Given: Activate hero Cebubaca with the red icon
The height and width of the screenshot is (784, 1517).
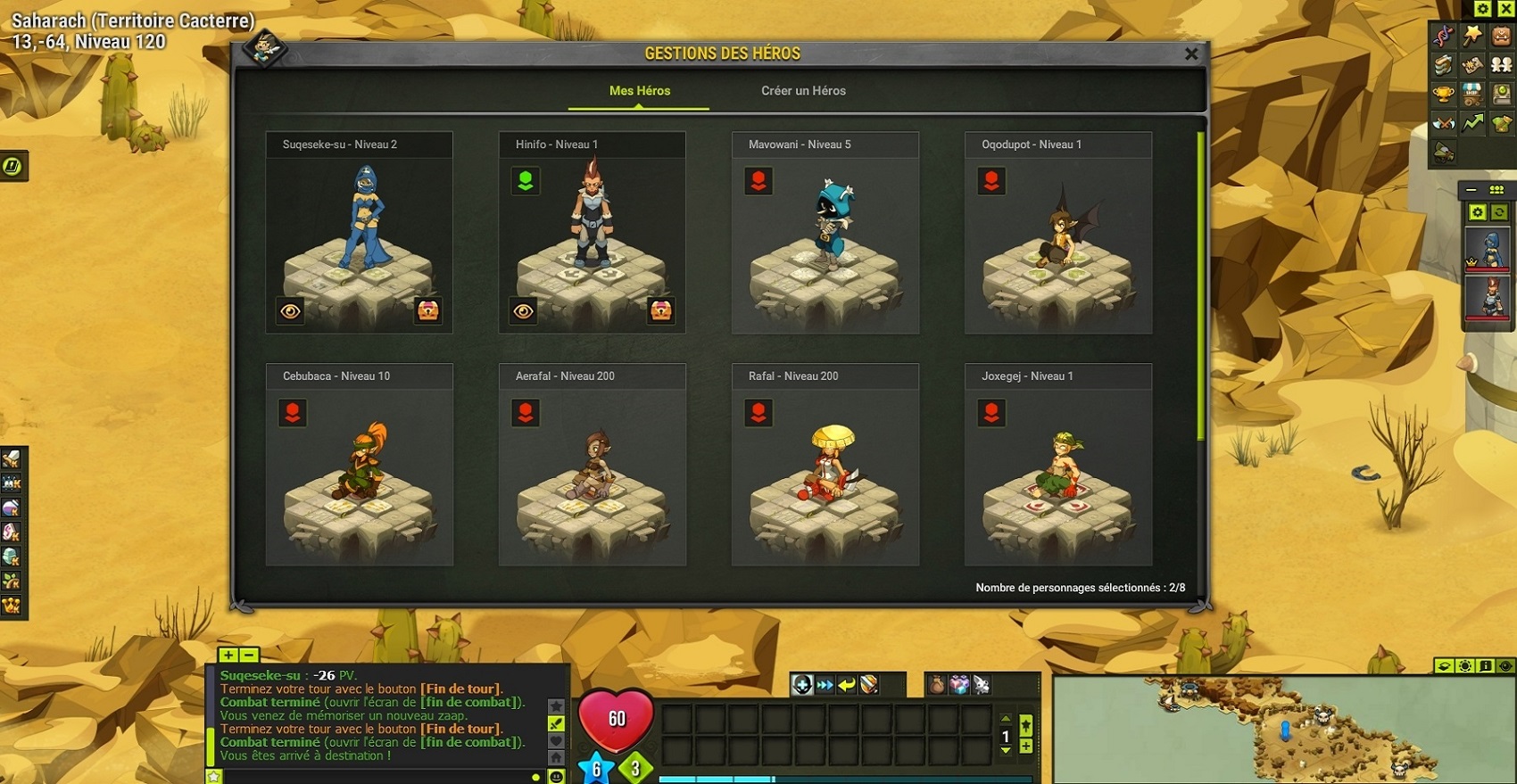Looking at the screenshot, I should 293,413.
